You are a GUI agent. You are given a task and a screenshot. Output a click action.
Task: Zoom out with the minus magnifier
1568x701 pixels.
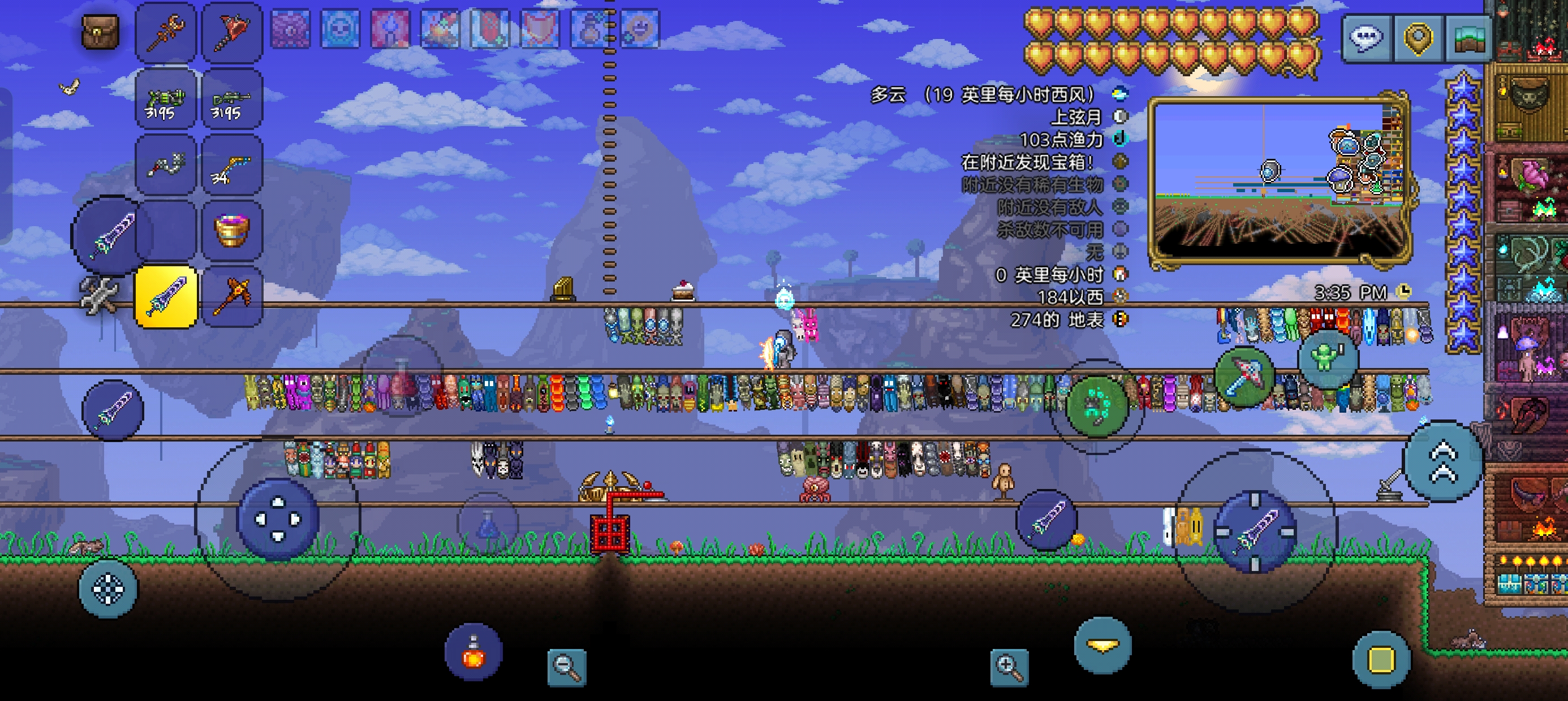point(567,667)
